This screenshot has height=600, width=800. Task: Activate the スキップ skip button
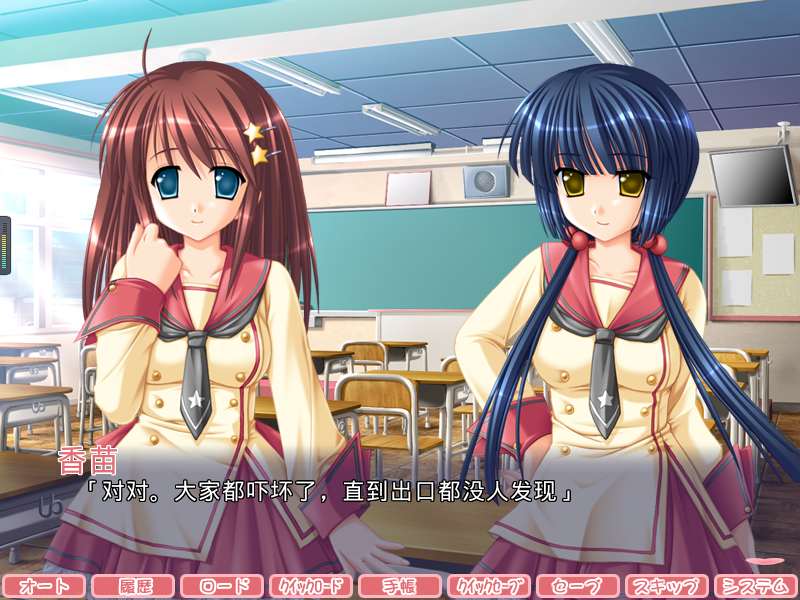(667, 586)
